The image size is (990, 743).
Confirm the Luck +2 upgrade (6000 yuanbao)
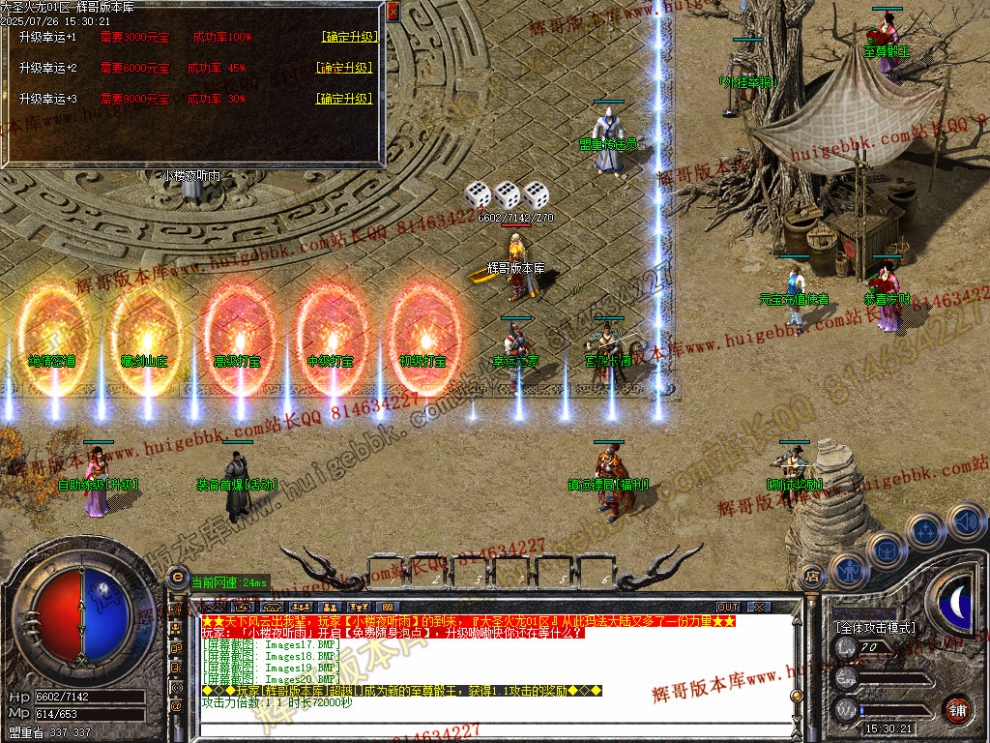(x=344, y=68)
